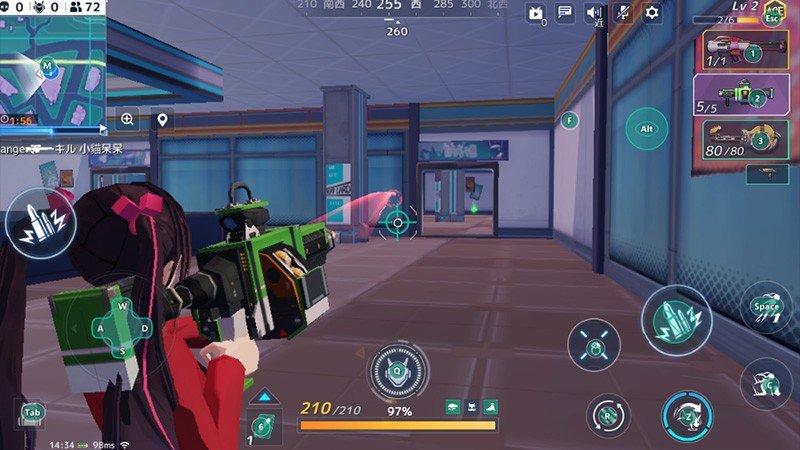This screenshot has width=800, height=450.
Task: Place a map marker with the pin button
Action: tap(162, 120)
